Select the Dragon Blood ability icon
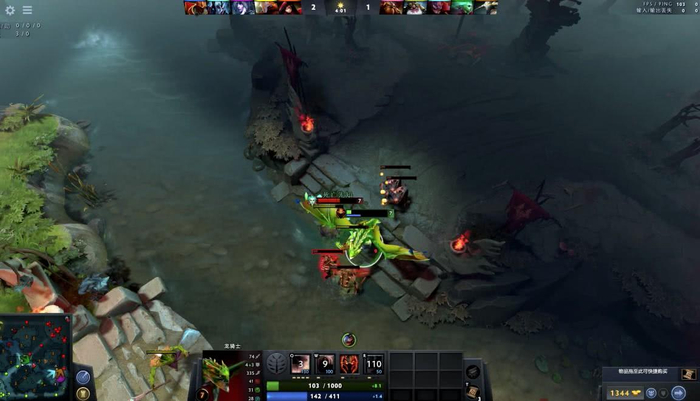 [x=350, y=363]
